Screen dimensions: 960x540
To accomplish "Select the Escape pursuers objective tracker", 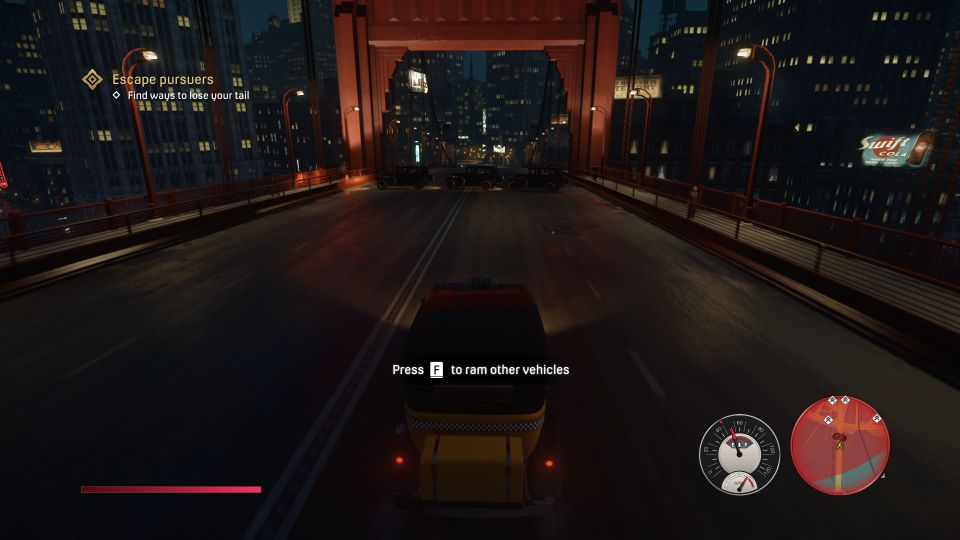I will pos(161,79).
